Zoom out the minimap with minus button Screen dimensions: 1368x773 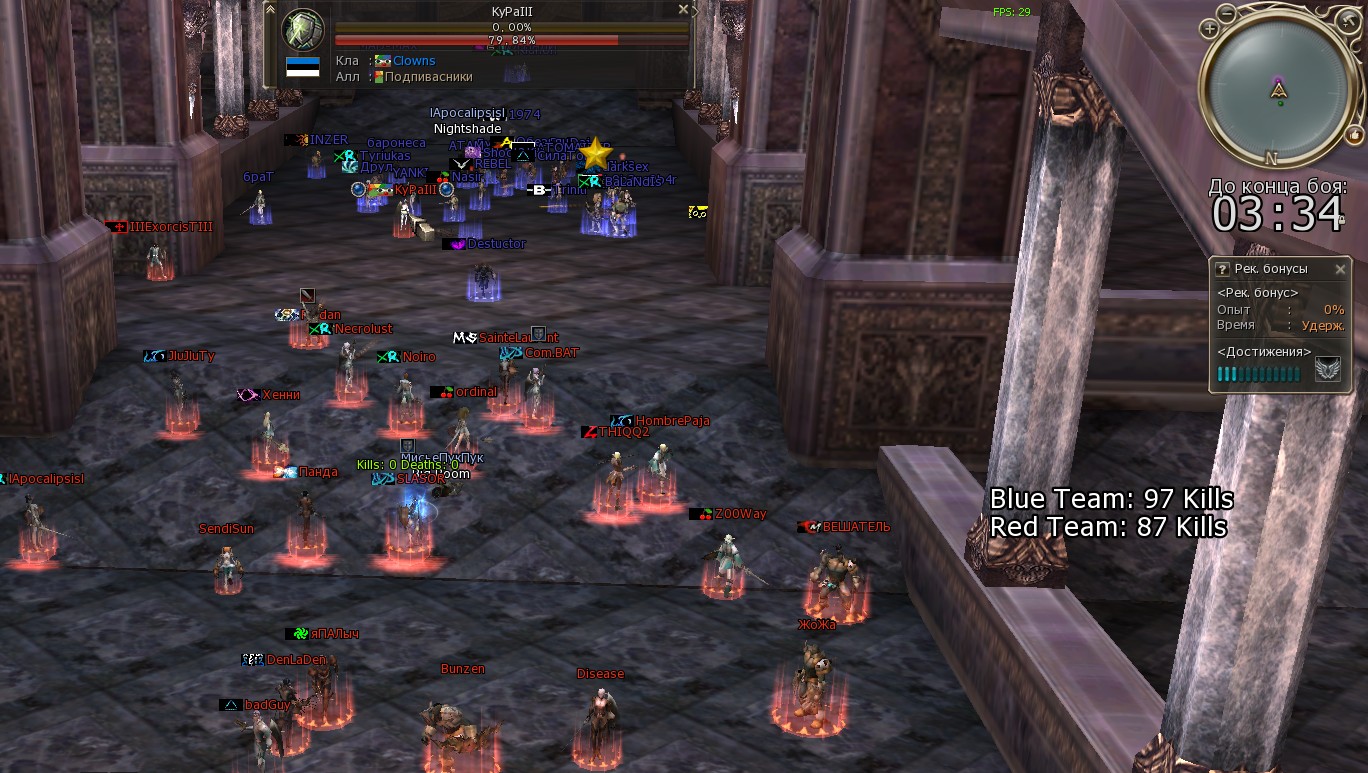tap(1227, 14)
